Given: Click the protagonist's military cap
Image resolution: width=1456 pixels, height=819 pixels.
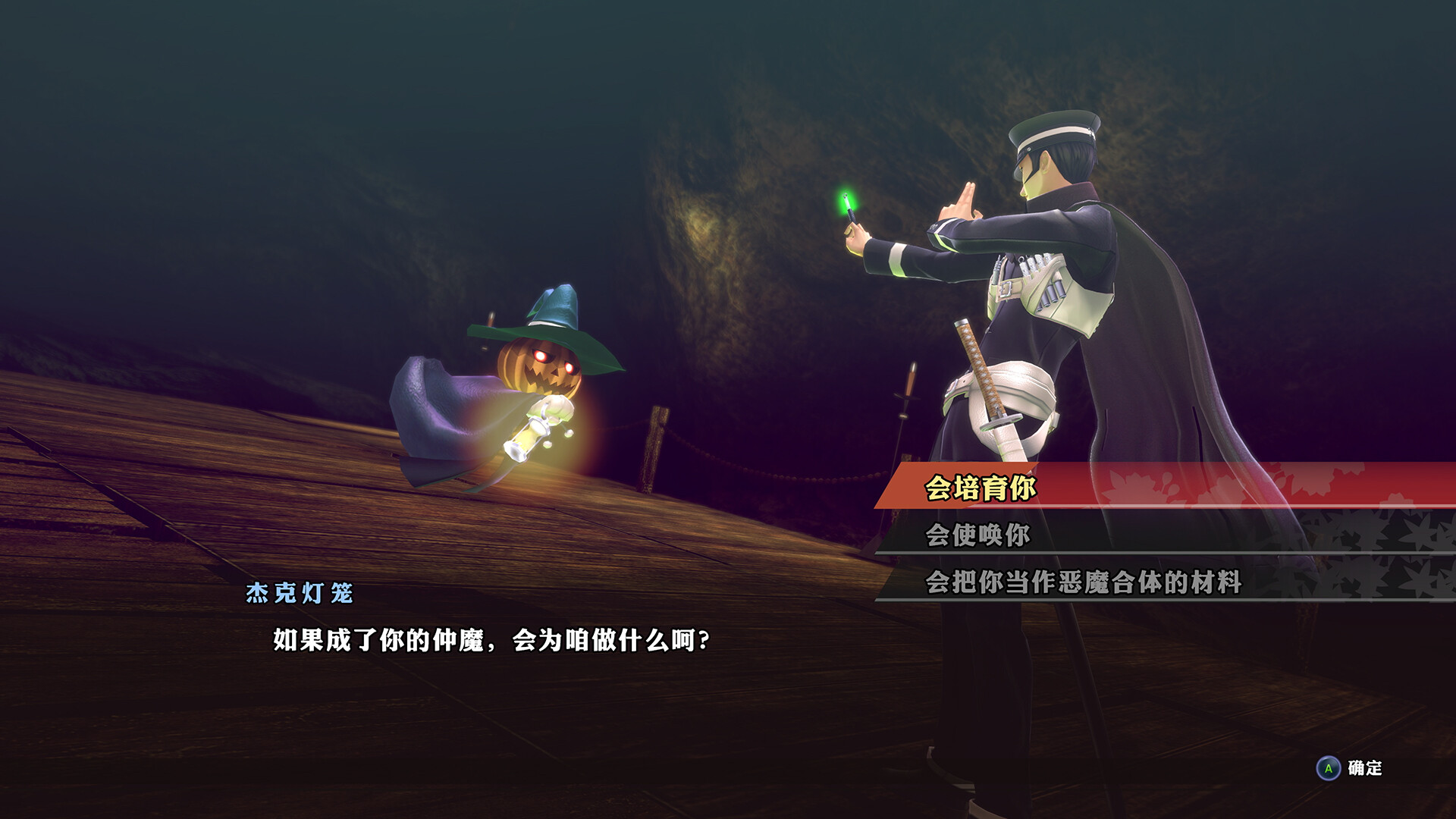Looking at the screenshot, I should pyautogui.click(x=1054, y=129).
